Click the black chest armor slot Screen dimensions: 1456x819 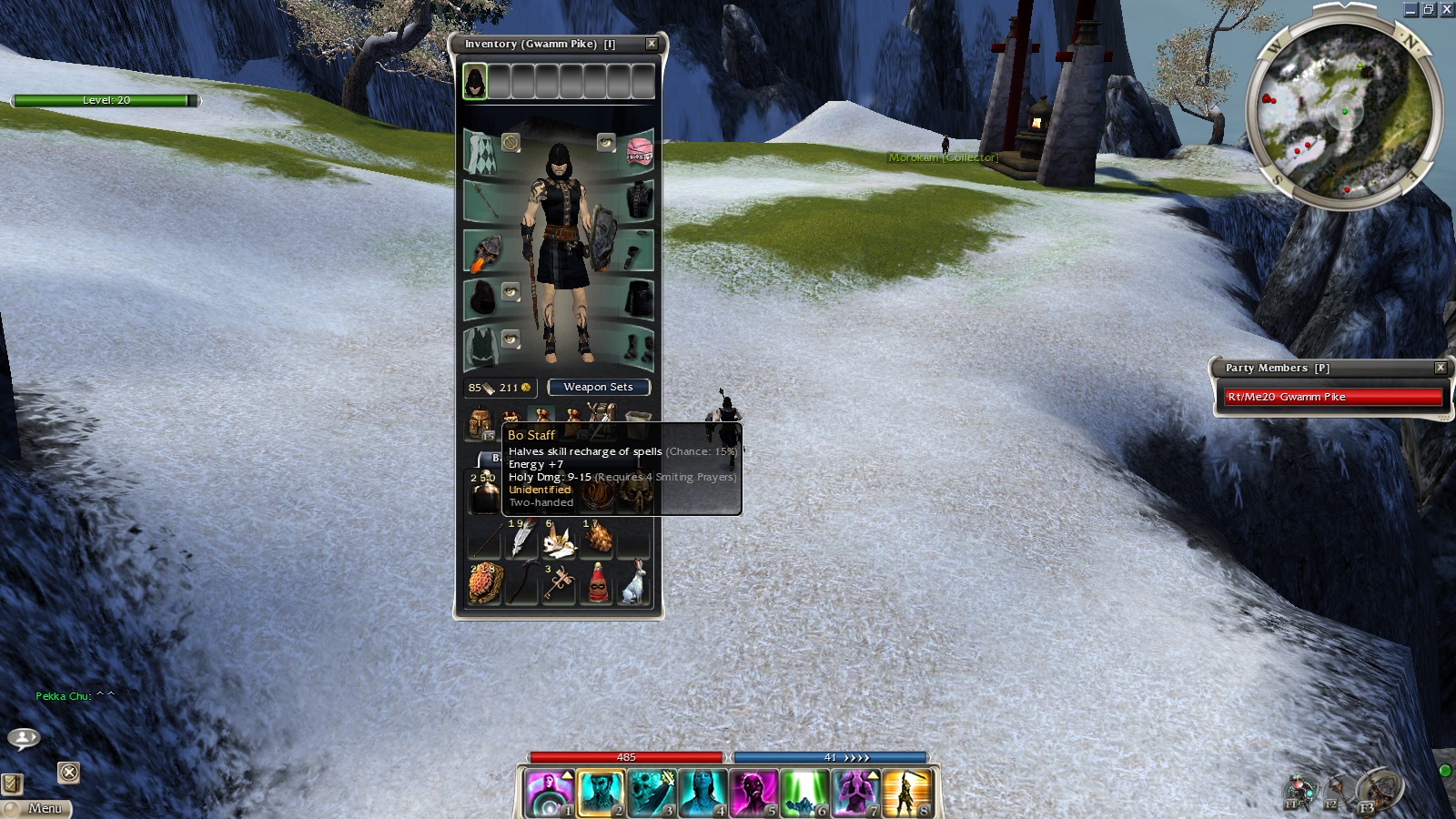[x=639, y=200]
